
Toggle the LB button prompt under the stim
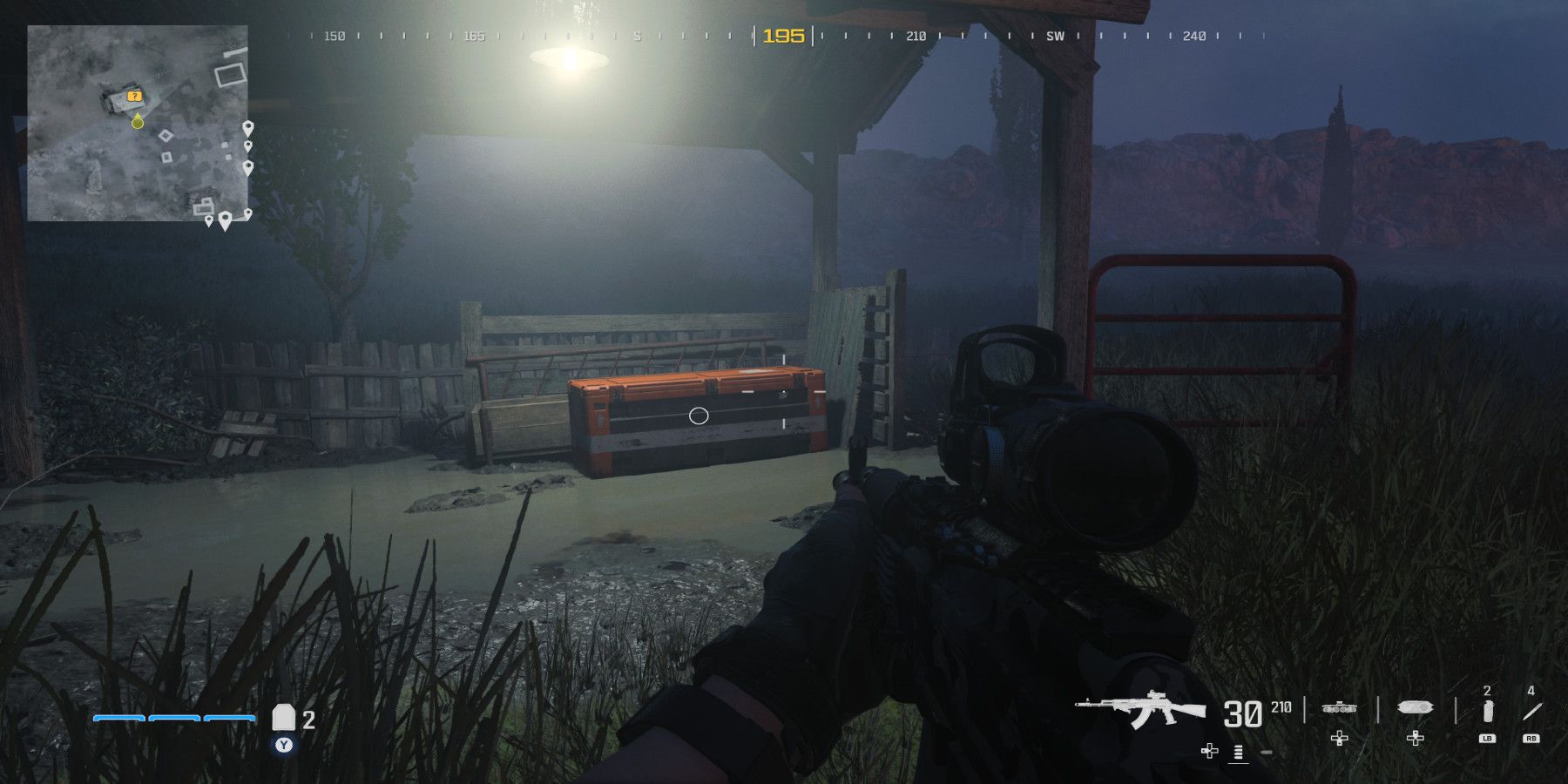coord(1488,738)
